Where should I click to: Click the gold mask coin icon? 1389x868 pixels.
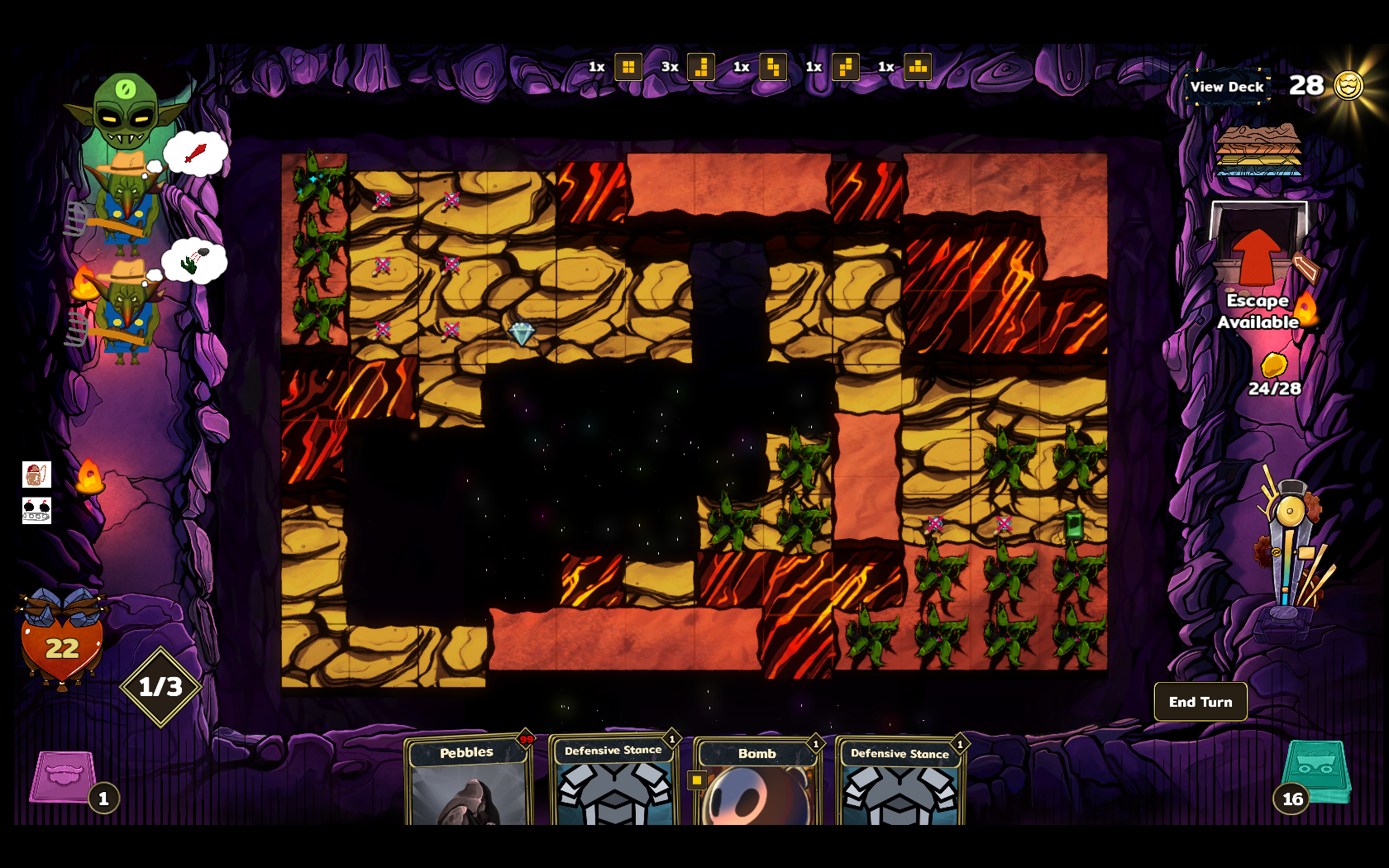coord(1348,85)
